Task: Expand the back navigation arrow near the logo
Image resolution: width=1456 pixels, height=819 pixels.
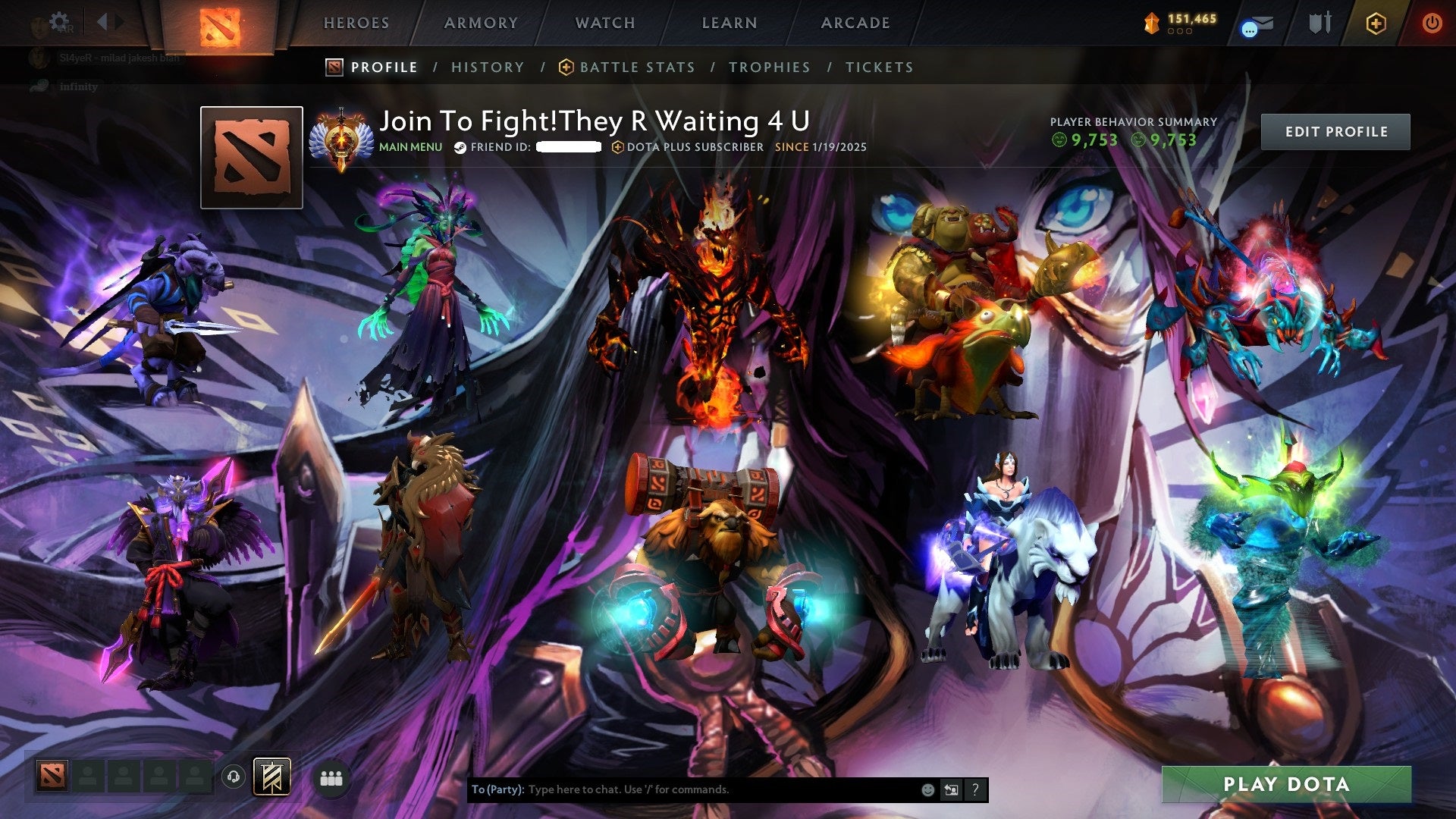Action: 102,21
